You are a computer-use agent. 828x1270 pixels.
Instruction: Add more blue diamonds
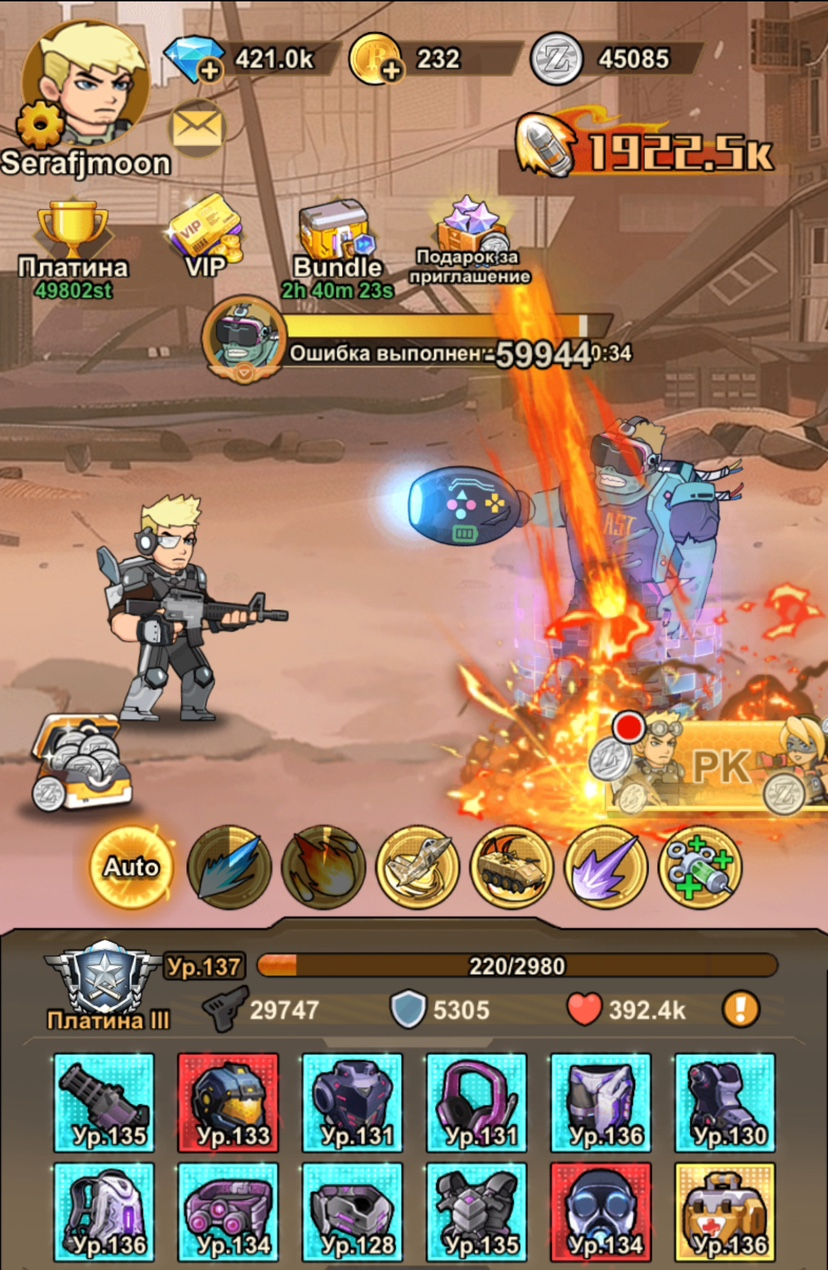tap(209, 69)
